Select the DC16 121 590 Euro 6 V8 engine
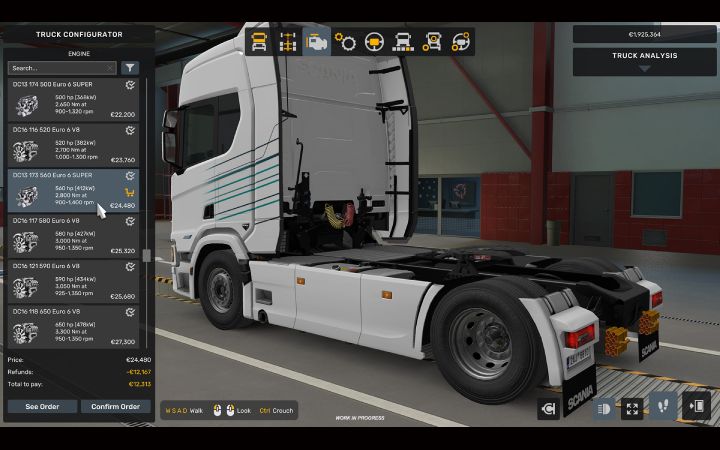The width and height of the screenshot is (720, 450). pos(75,283)
